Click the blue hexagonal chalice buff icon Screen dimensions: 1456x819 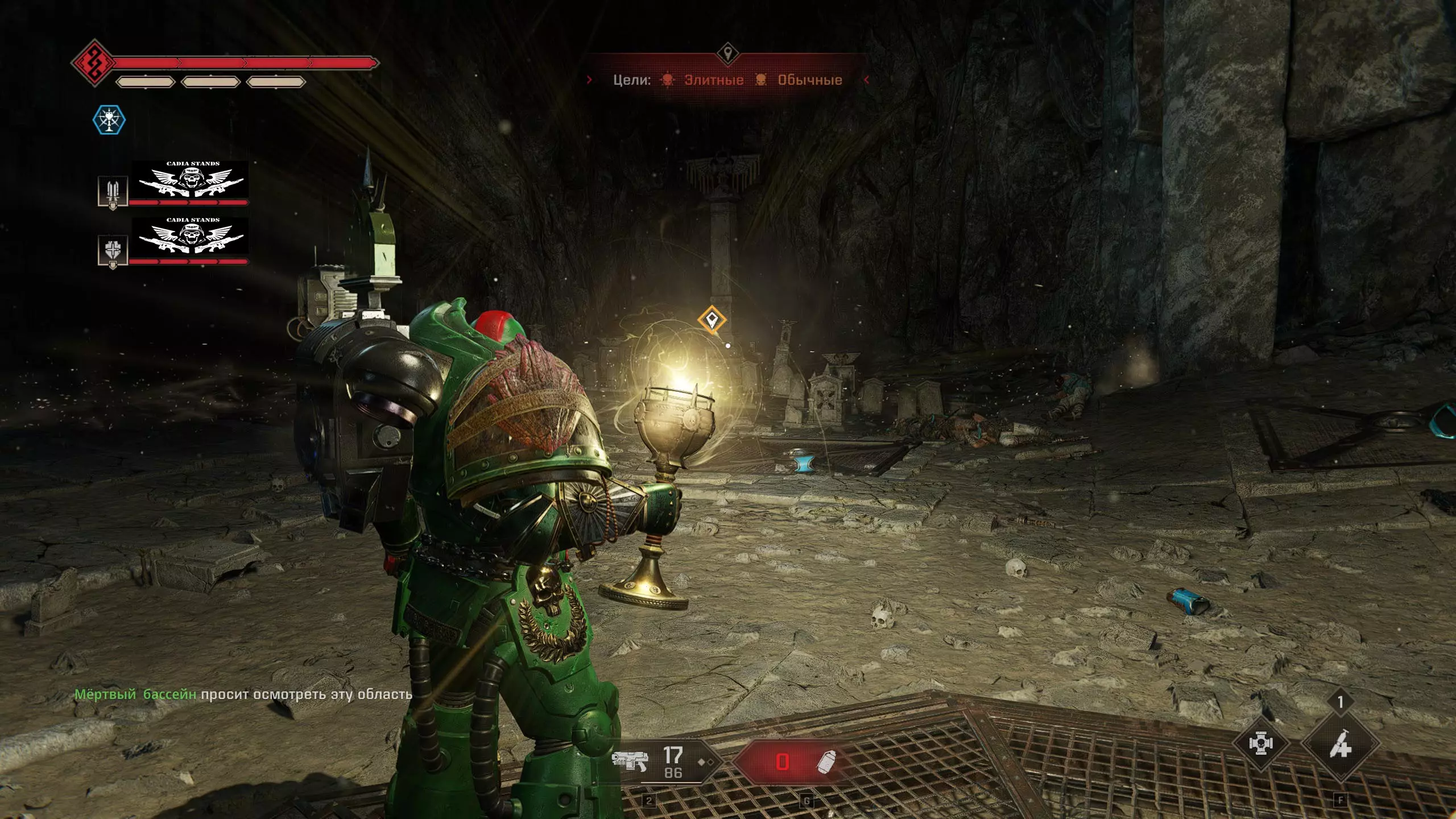[x=109, y=120]
